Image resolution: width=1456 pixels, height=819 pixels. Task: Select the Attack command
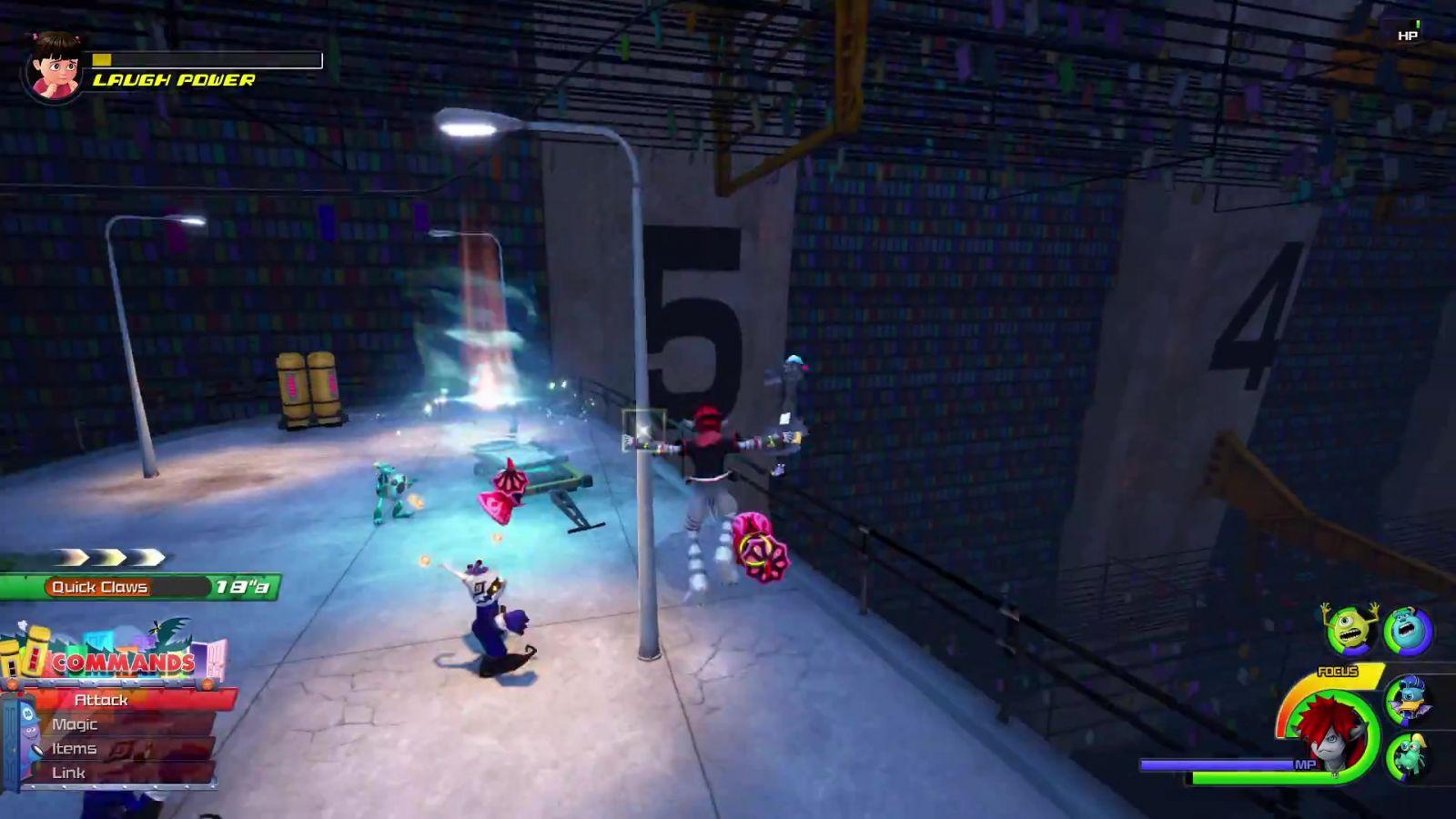tap(102, 700)
